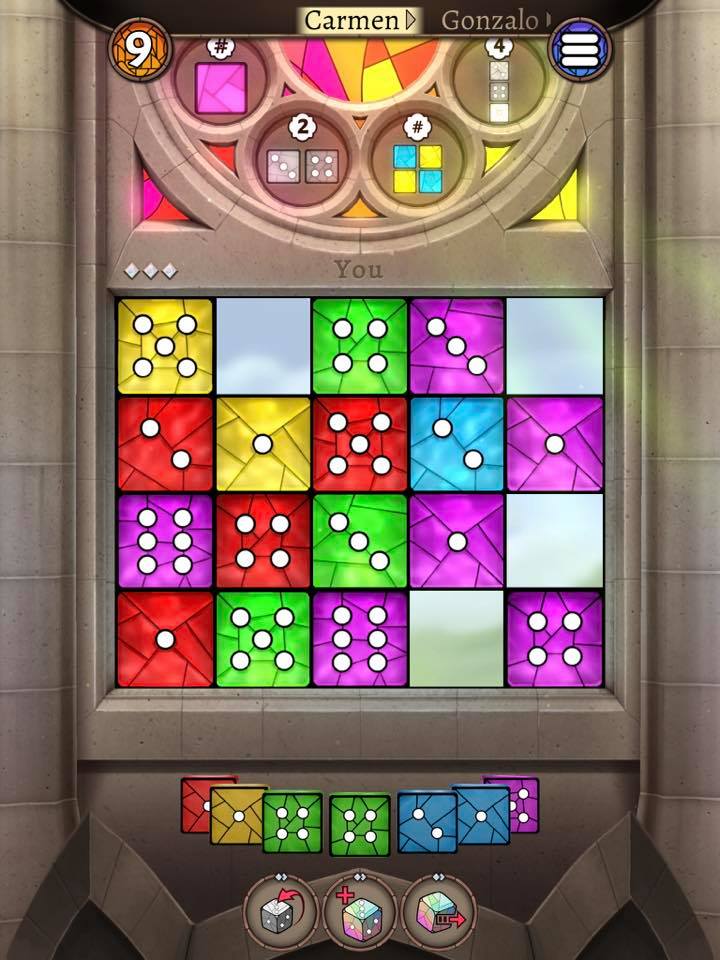The height and width of the screenshot is (960, 720).
Task: Select the yellow 5 die on the window
Action: [165, 346]
